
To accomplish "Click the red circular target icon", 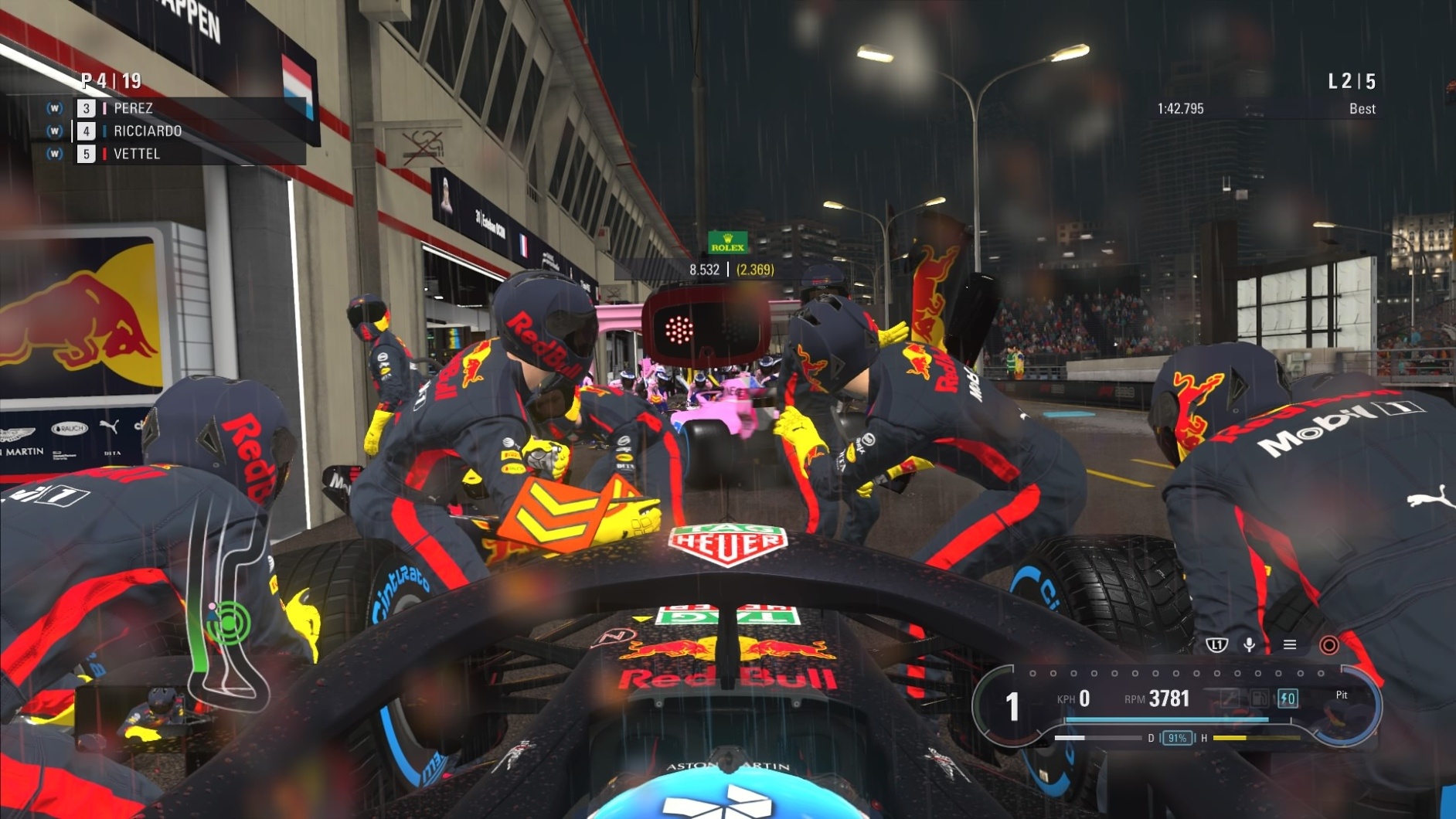I will coord(1328,644).
